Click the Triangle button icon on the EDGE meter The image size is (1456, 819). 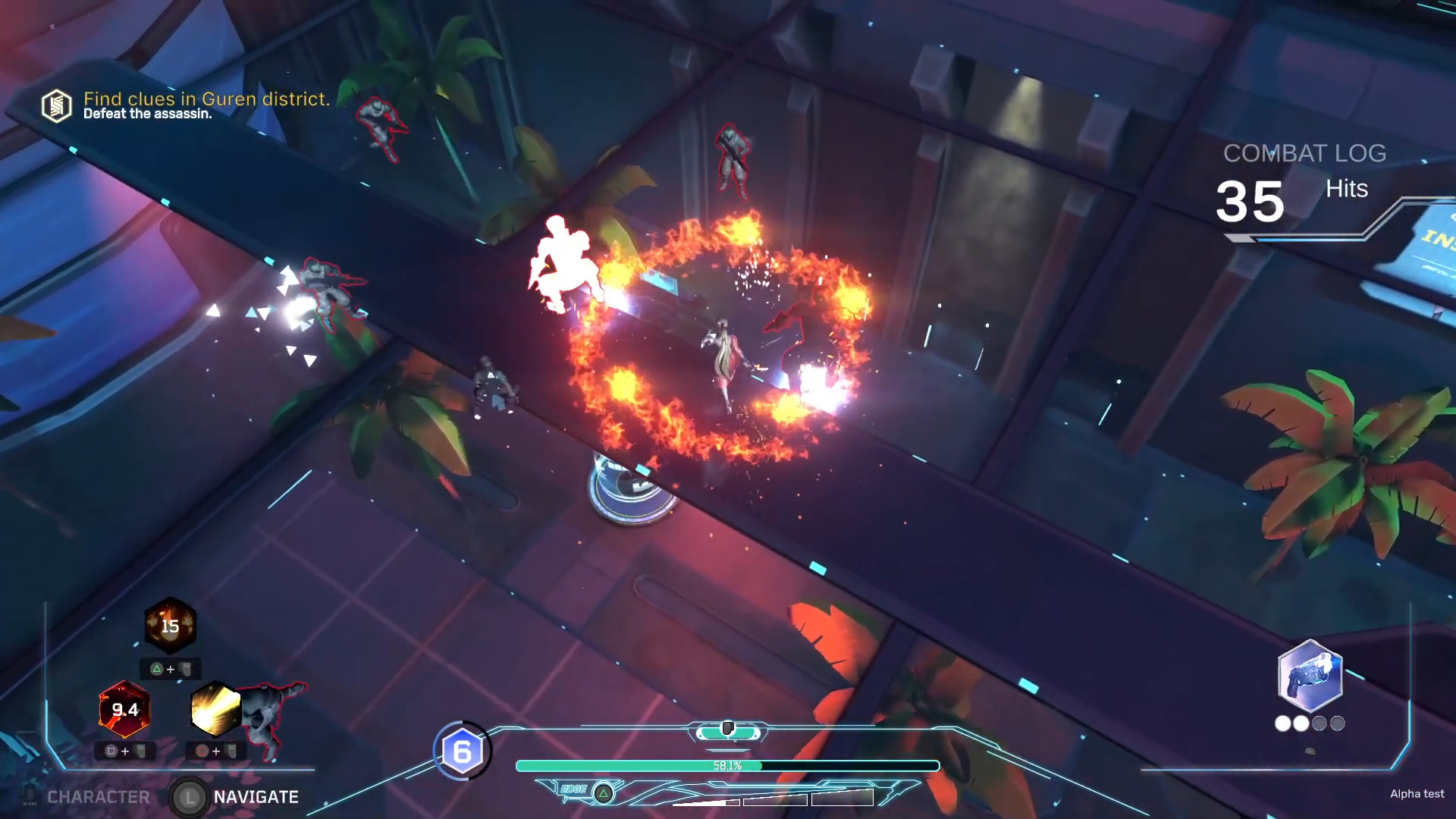[604, 793]
